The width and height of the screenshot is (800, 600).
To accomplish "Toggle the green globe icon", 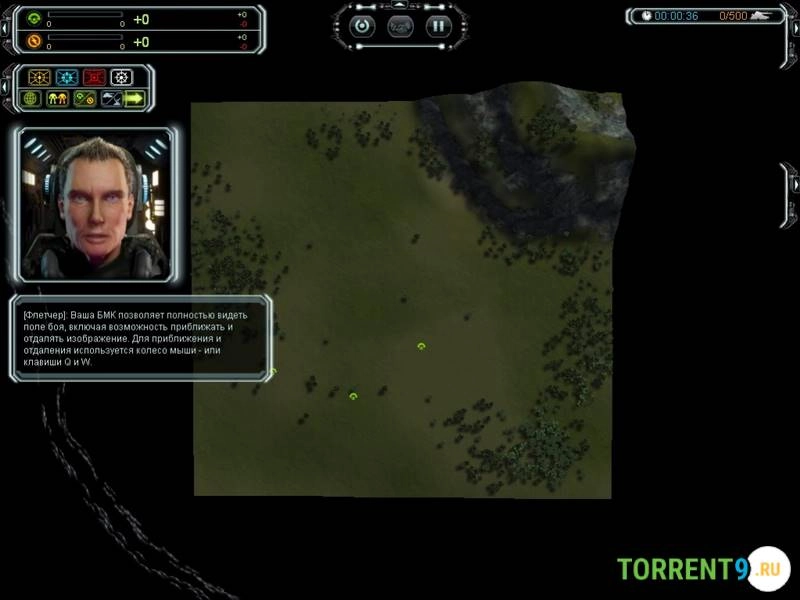I will coord(30,99).
